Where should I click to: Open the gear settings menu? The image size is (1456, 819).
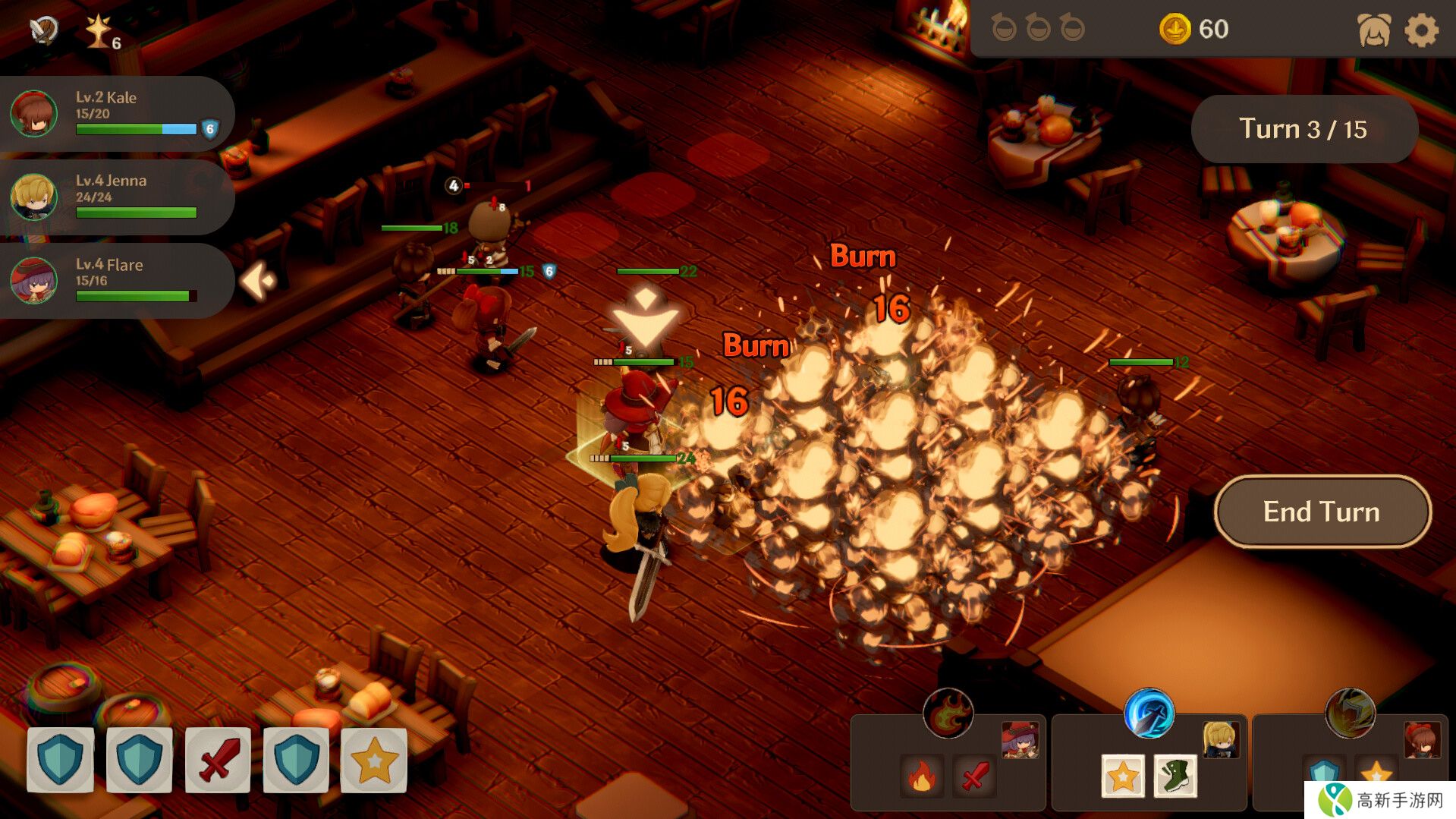point(1421,30)
